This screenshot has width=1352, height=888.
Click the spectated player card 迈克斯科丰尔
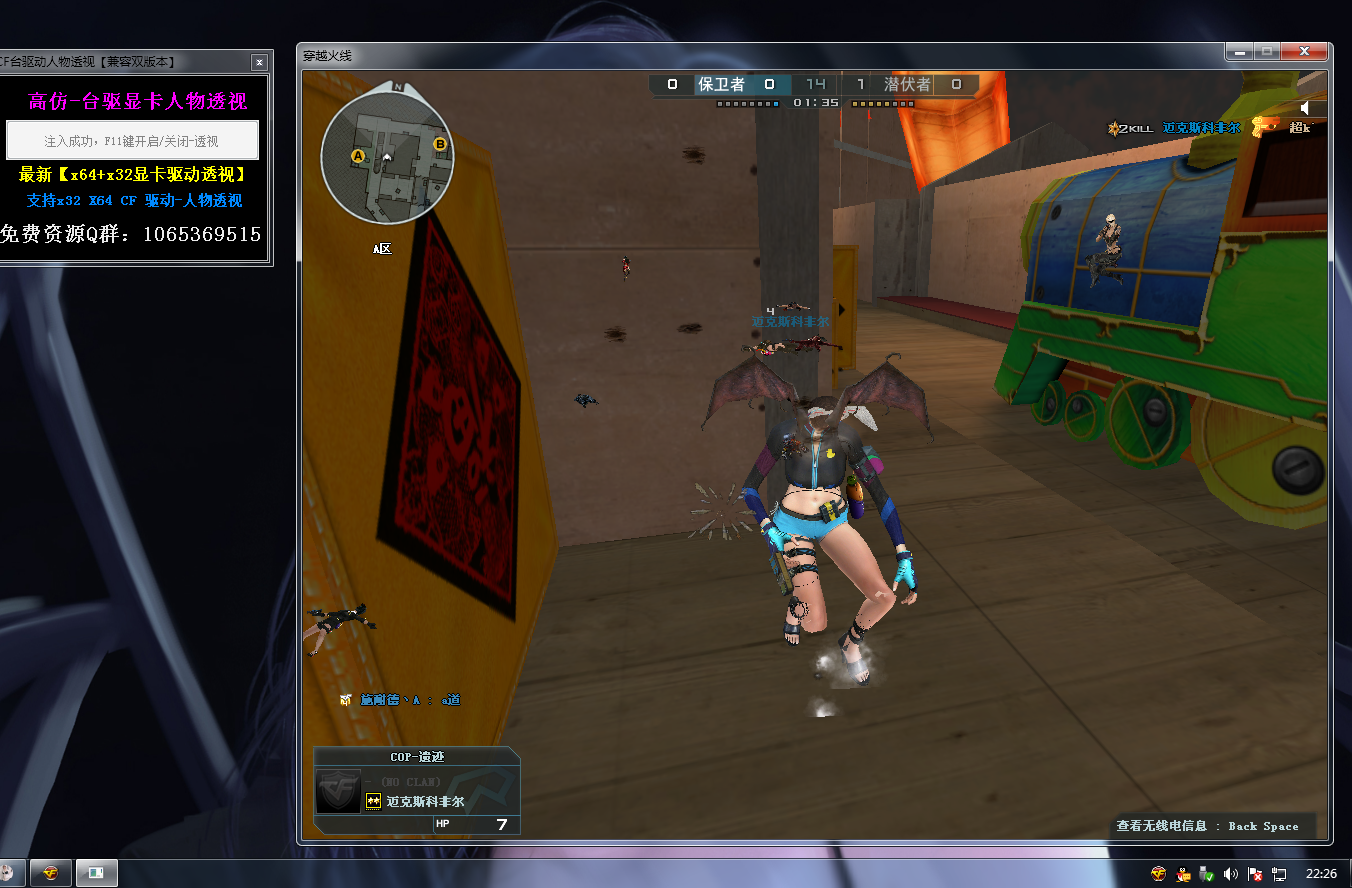417,791
